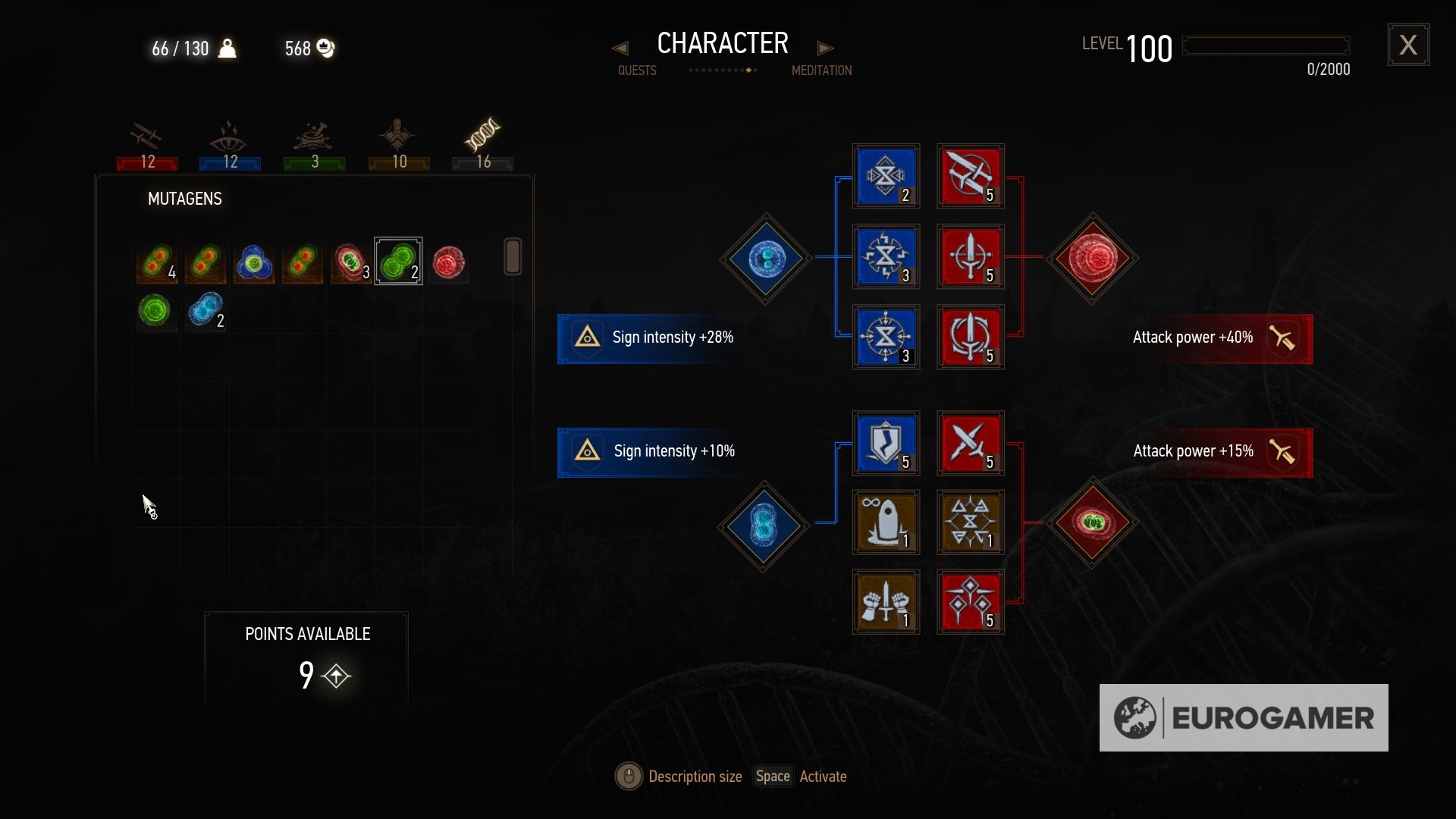
Task: Pick the blue three-lobed mutagen in inventory
Action: 253,263
